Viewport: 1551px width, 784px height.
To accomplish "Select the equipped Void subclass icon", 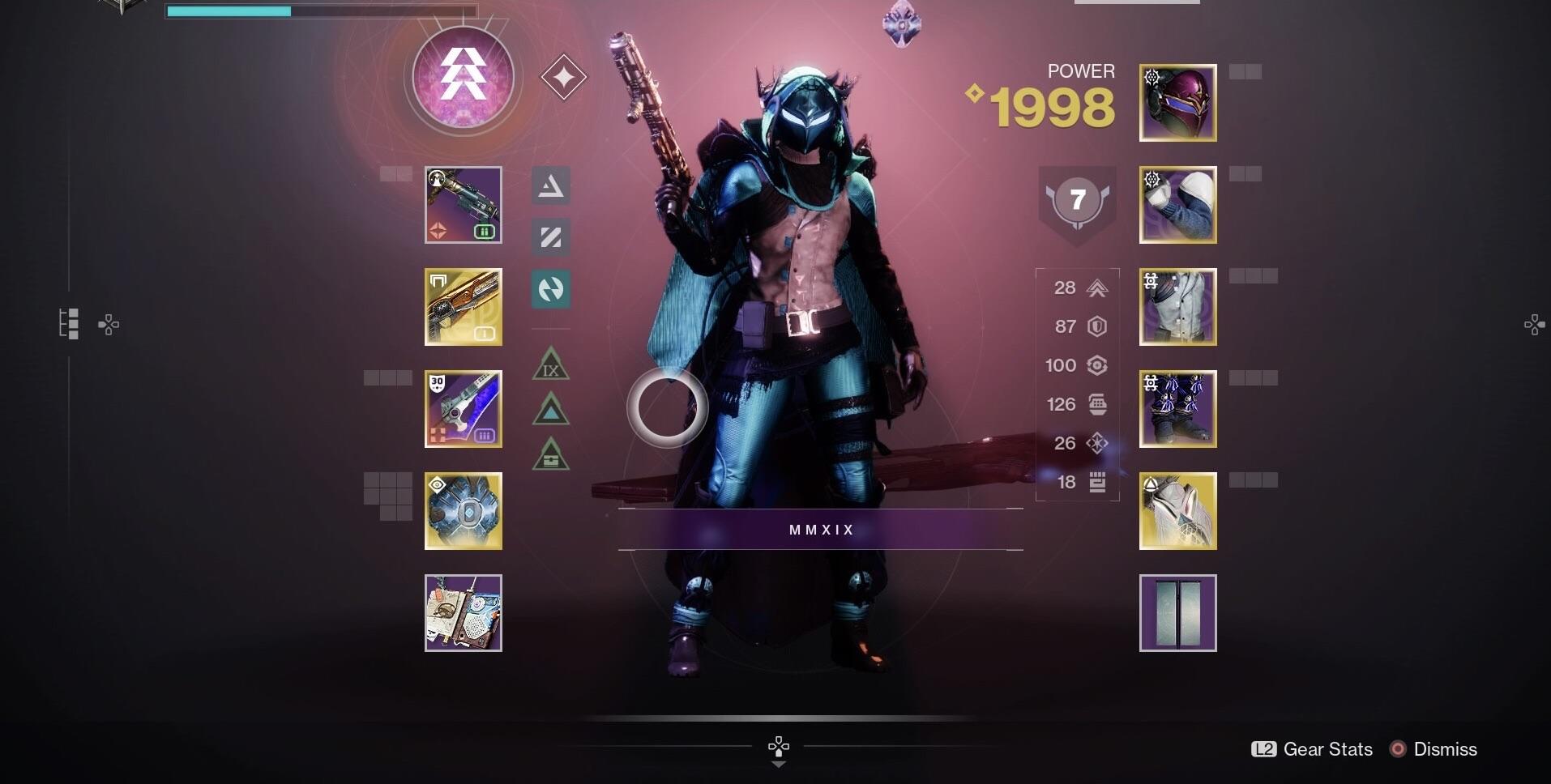I will [x=463, y=77].
